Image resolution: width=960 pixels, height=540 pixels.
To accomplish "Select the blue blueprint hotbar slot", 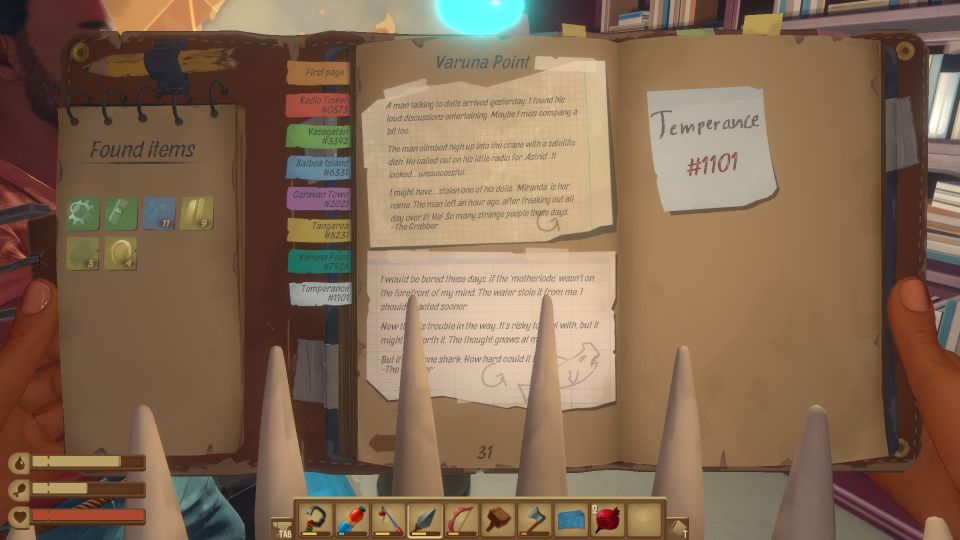I will click(571, 518).
